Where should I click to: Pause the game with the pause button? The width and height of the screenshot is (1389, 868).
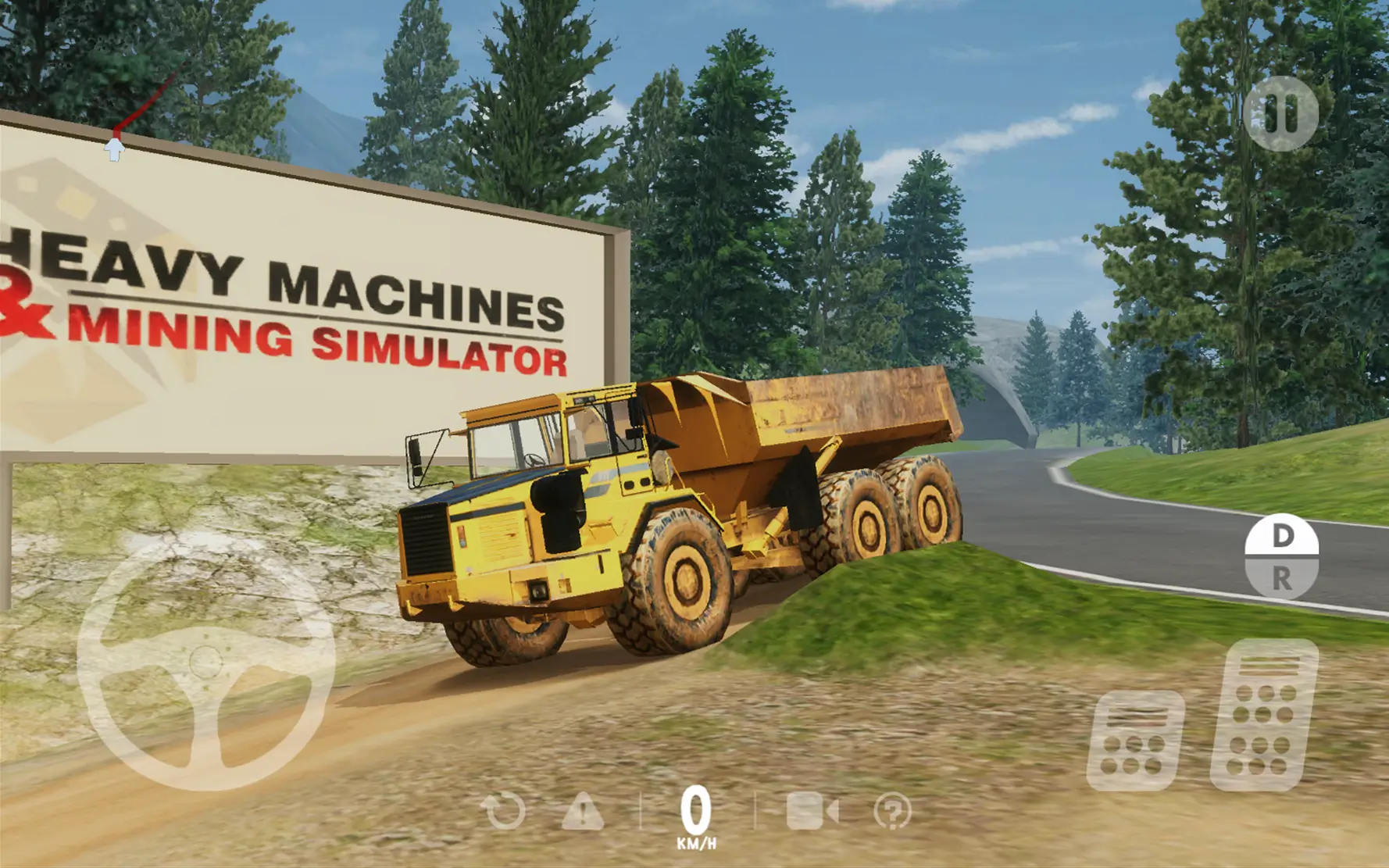pyautogui.click(x=1280, y=114)
